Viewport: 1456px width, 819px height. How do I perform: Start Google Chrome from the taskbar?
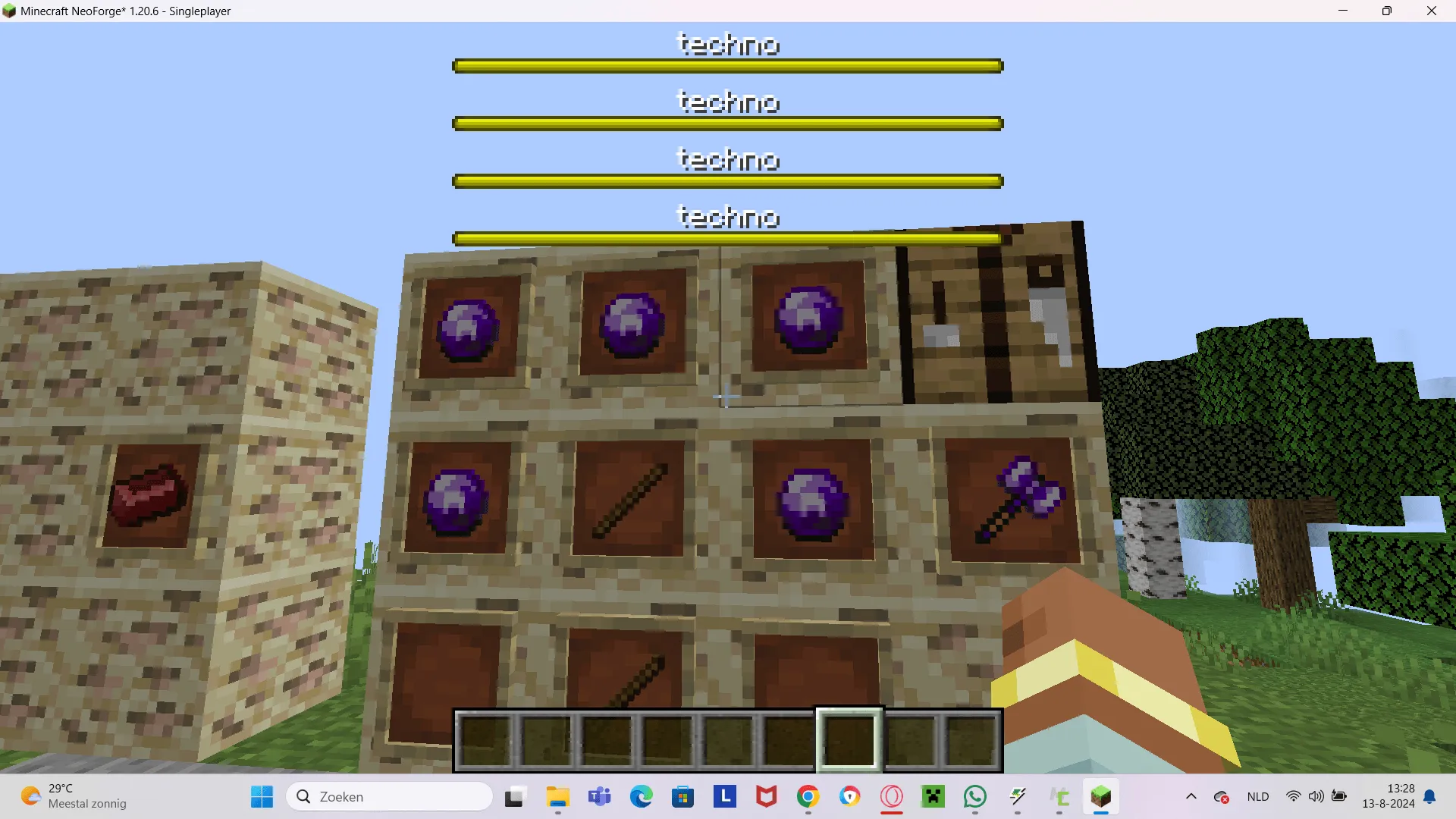[808, 797]
